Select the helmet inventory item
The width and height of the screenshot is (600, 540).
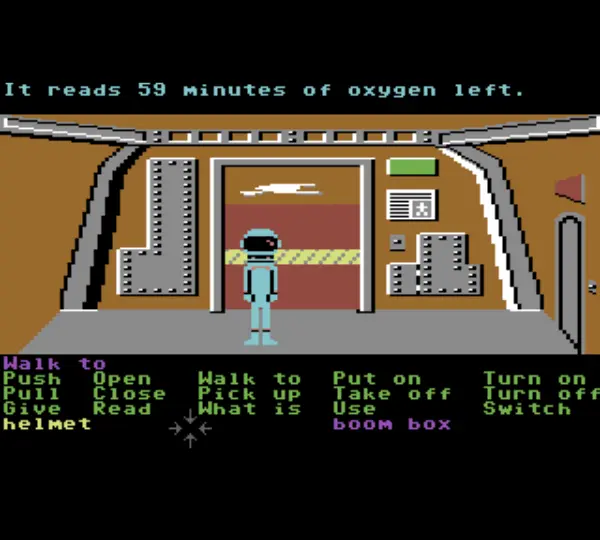click(46, 424)
